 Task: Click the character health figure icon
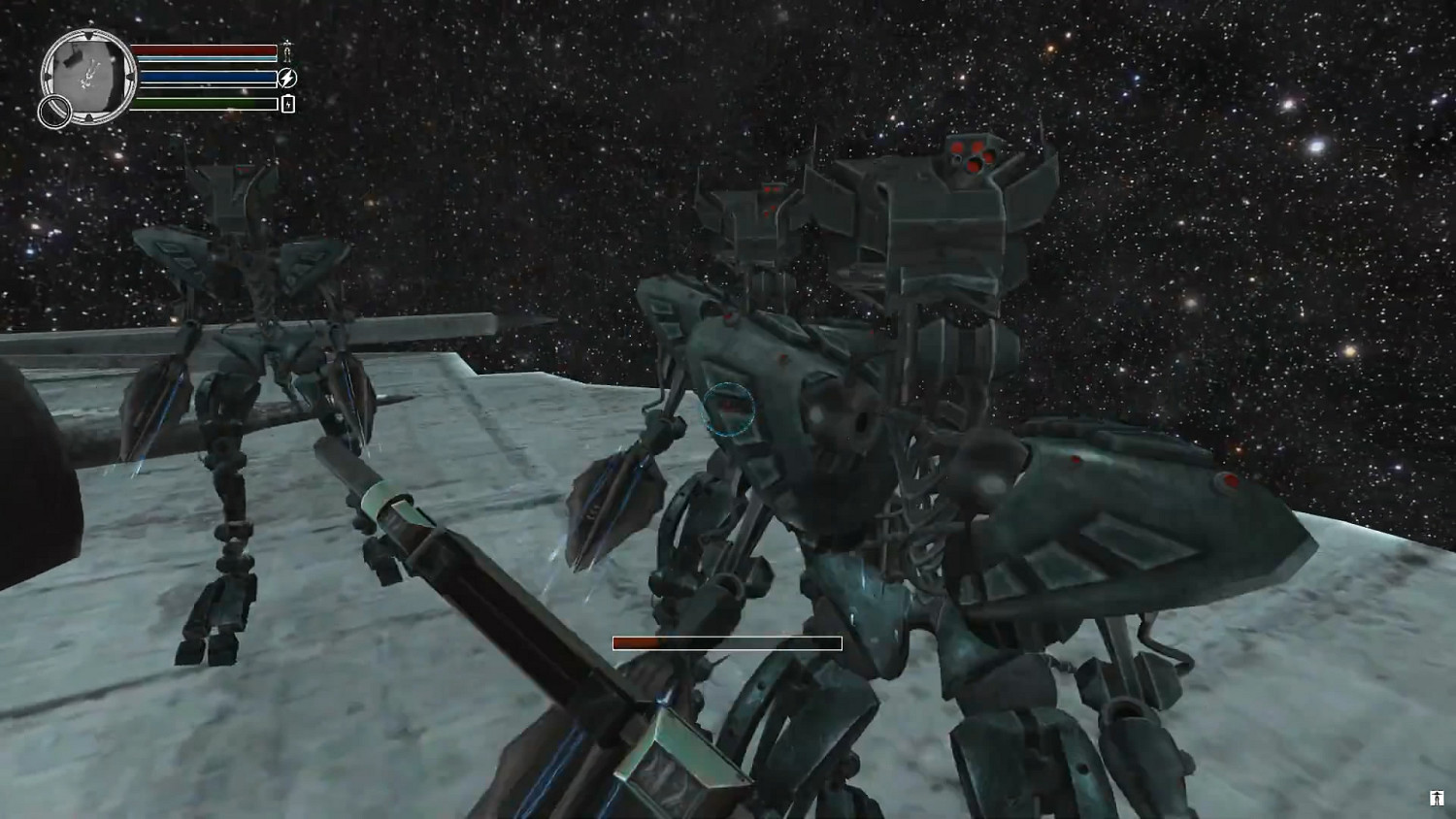[287, 50]
